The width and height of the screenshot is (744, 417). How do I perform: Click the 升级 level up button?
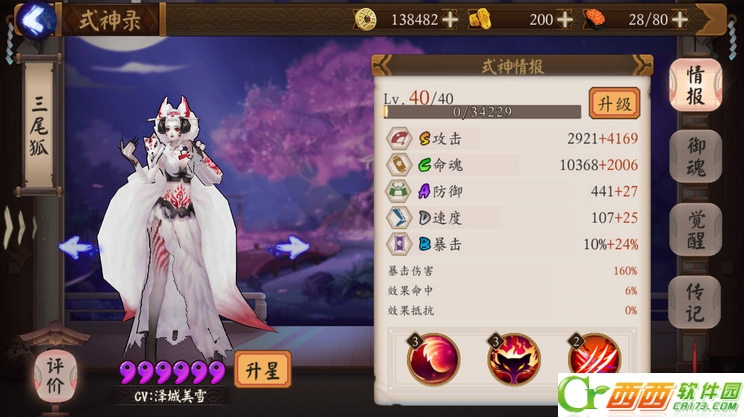click(x=613, y=103)
